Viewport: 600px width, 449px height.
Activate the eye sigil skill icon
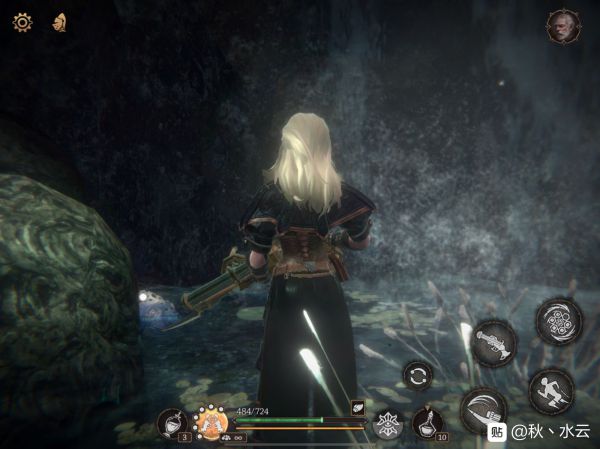[x=386, y=423]
